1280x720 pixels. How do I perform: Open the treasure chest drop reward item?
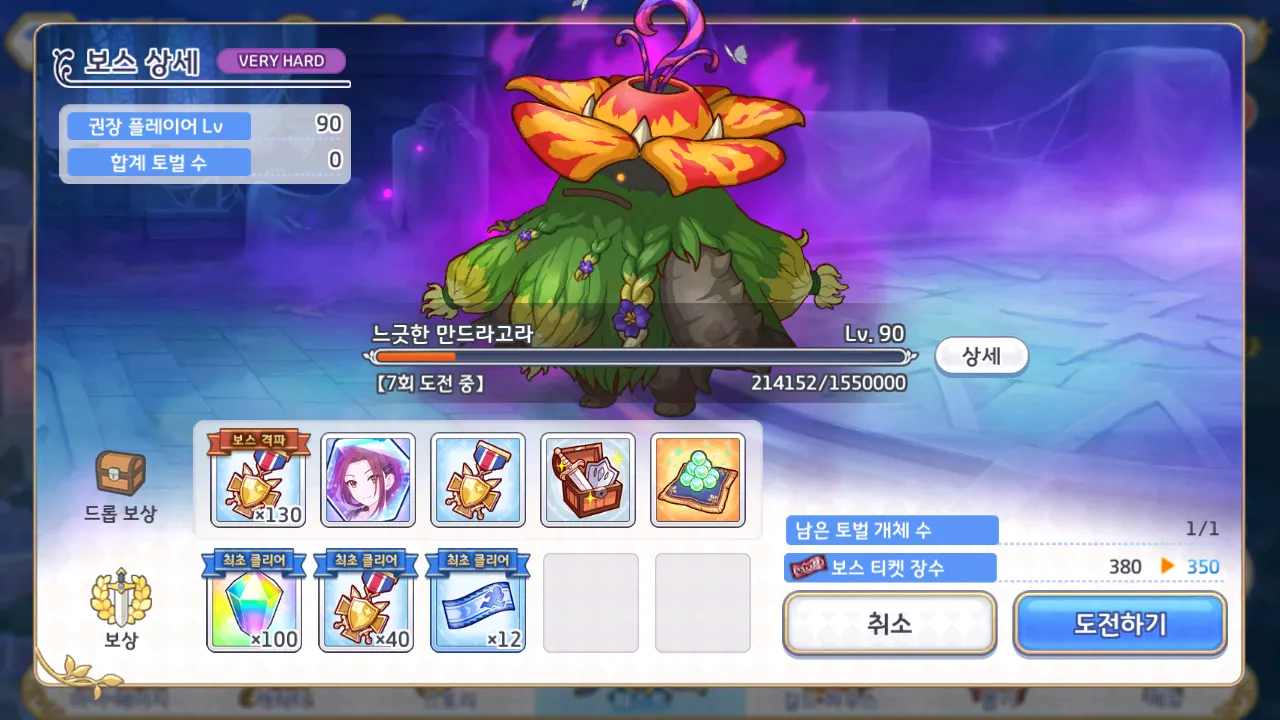click(x=589, y=479)
